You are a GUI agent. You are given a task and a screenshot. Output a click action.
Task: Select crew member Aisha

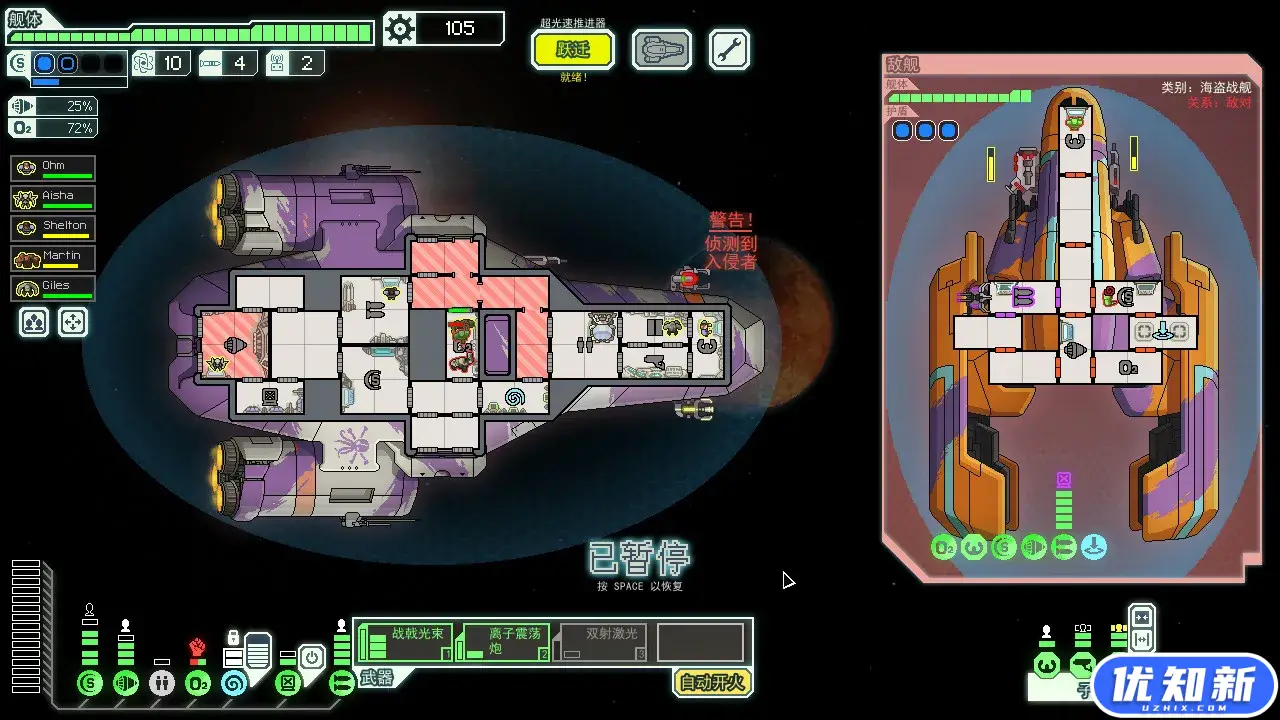click(x=54, y=198)
